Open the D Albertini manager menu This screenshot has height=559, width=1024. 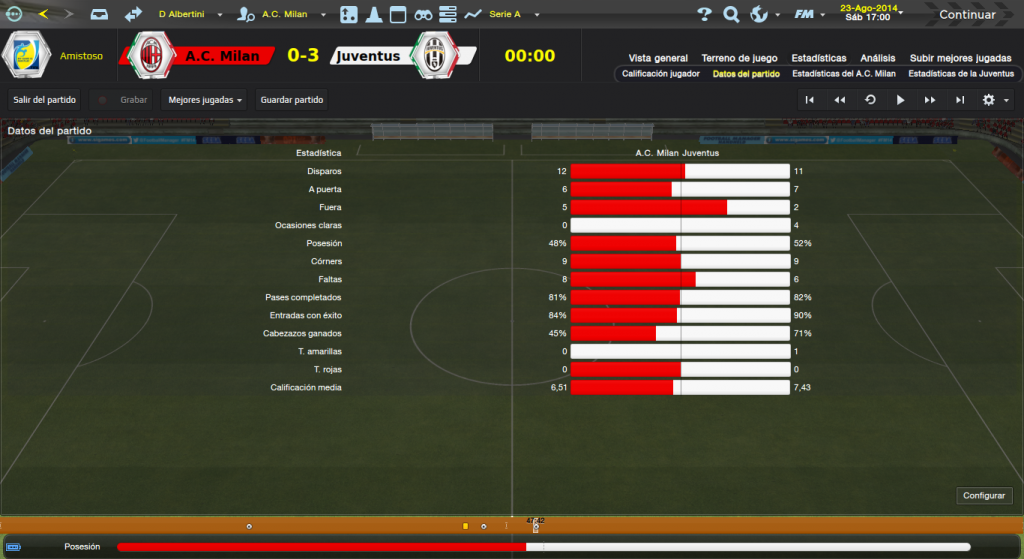tap(188, 14)
